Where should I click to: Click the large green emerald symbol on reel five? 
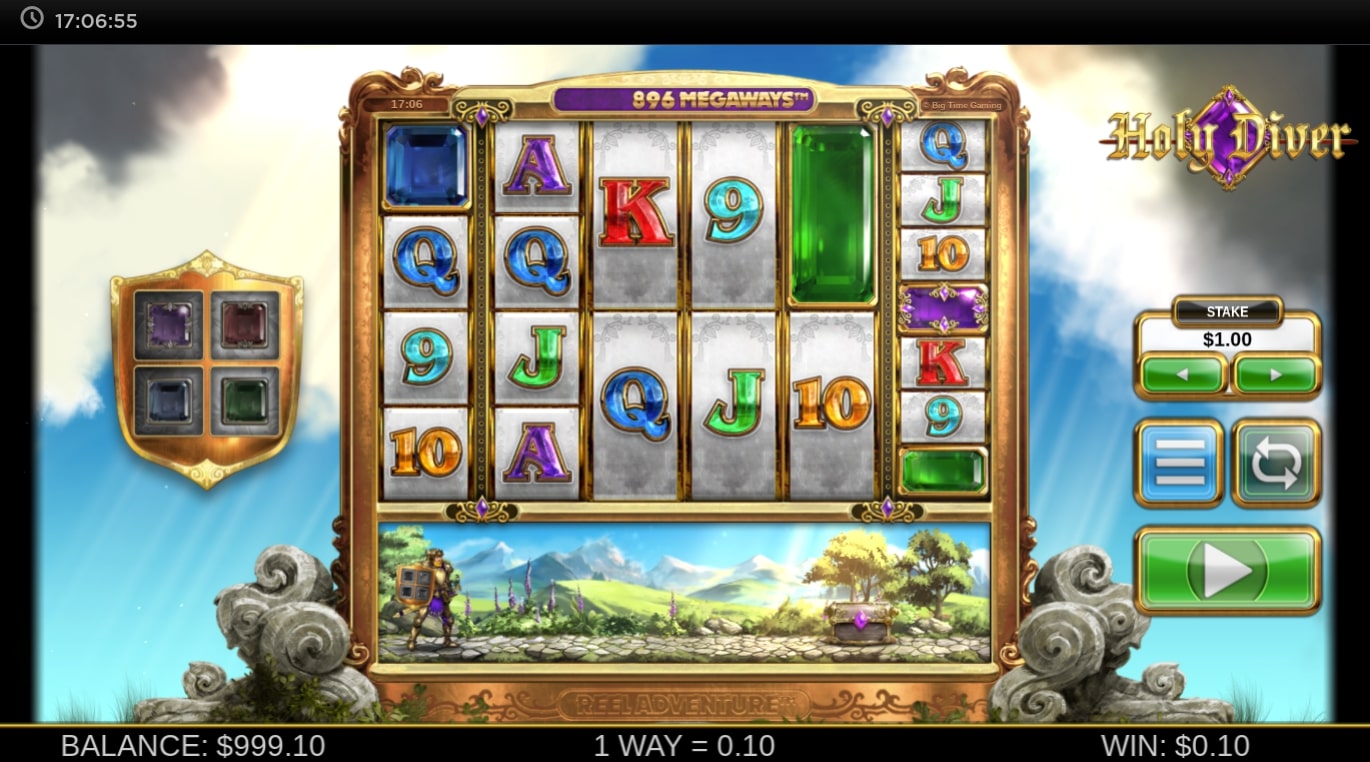pos(832,213)
